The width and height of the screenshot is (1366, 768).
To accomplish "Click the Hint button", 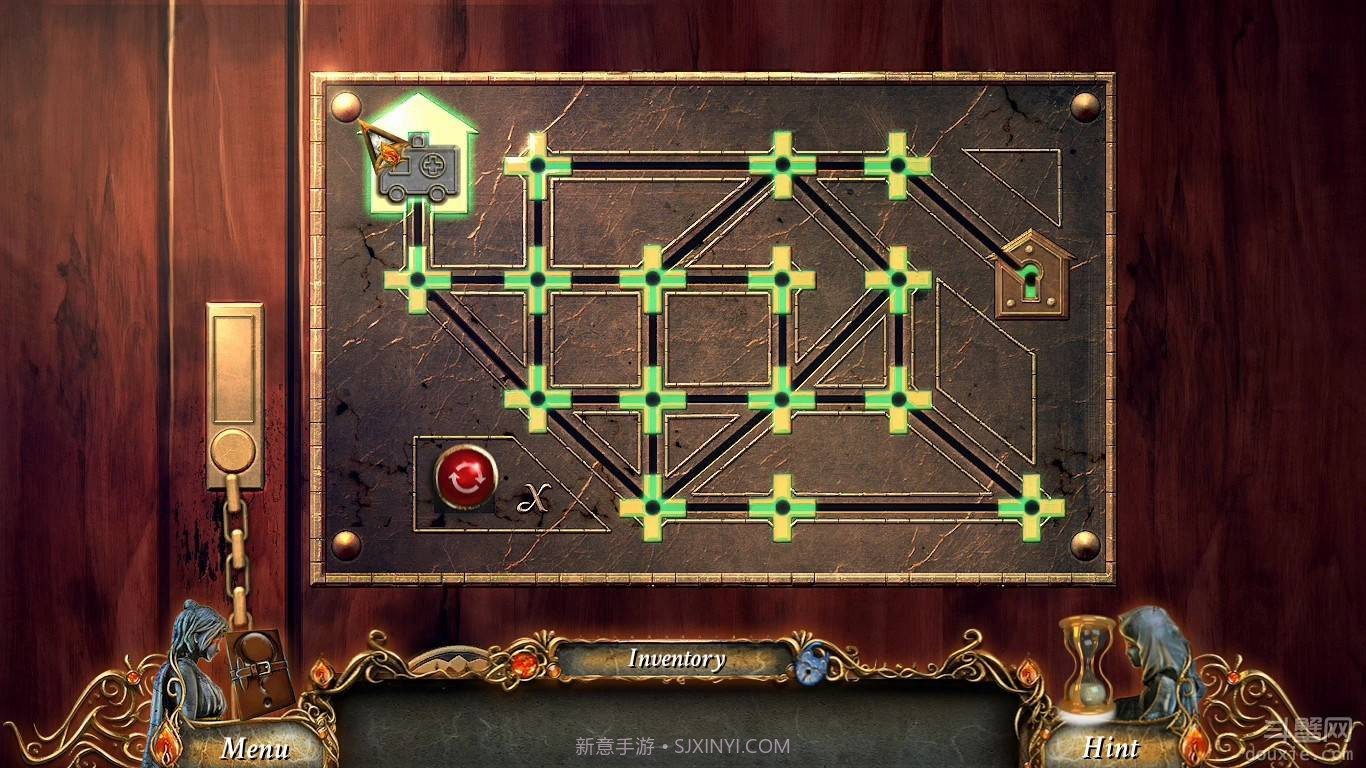I will coord(1114,747).
